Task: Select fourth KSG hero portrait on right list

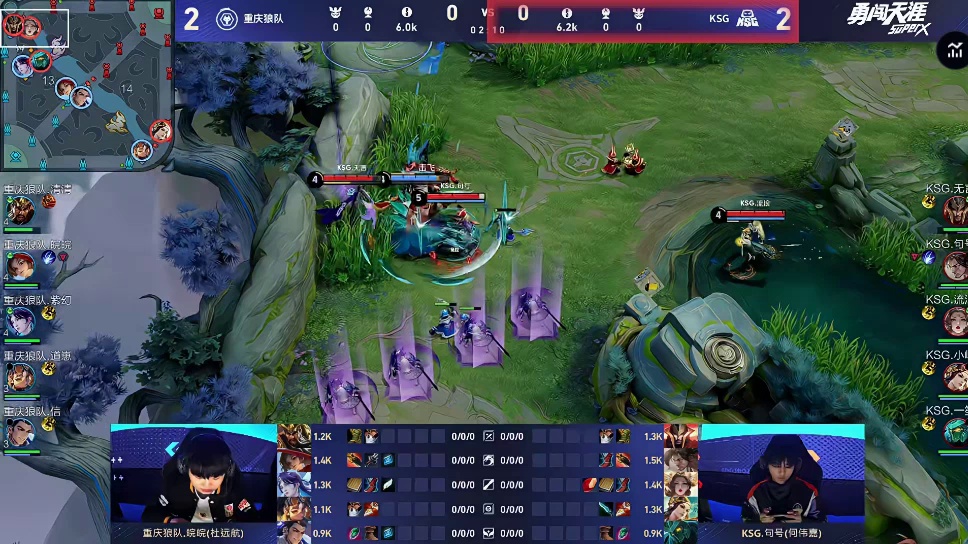Action: click(953, 375)
